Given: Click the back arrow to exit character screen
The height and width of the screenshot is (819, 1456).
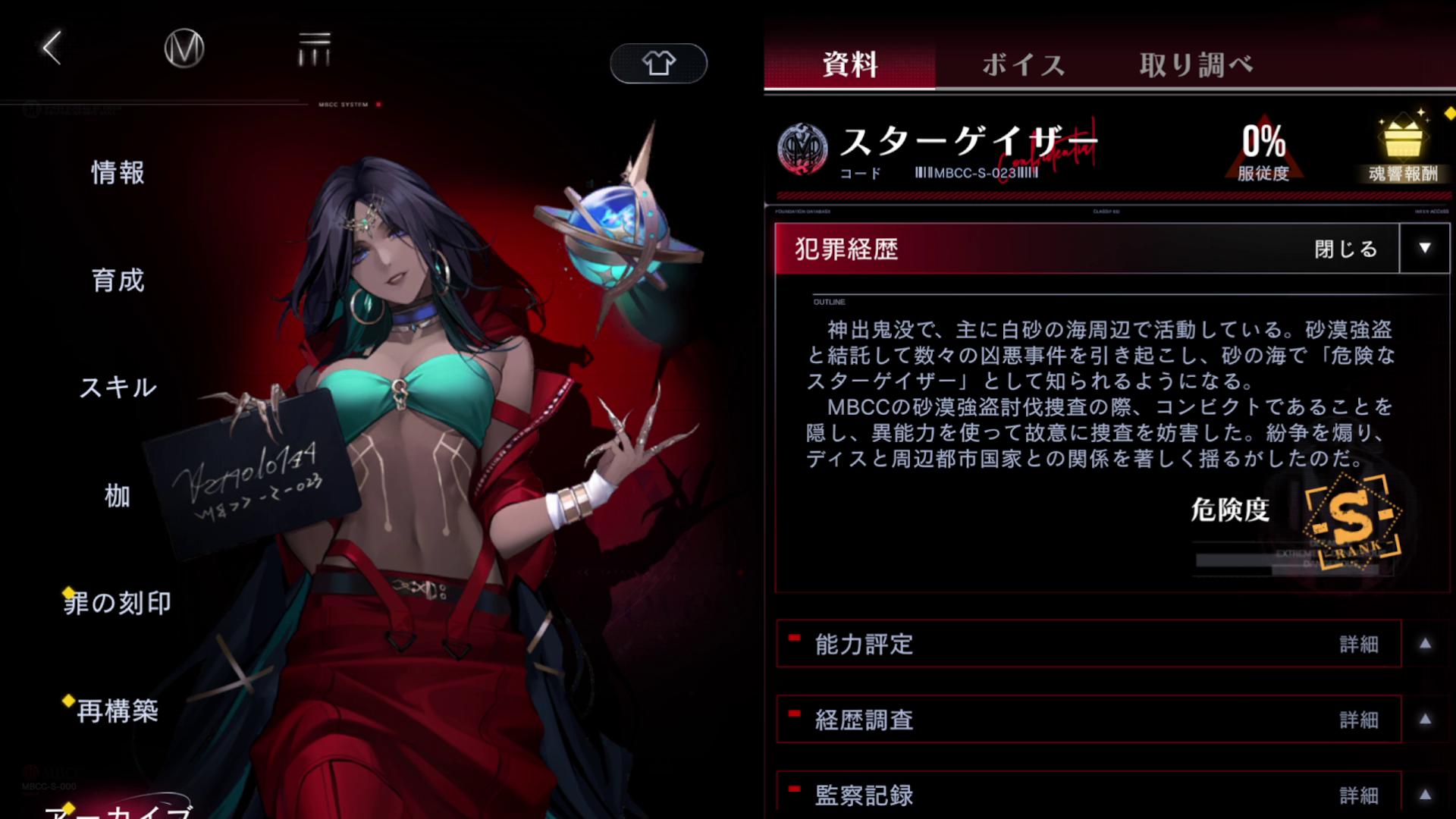Looking at the screenshot, I should point(49,48).
